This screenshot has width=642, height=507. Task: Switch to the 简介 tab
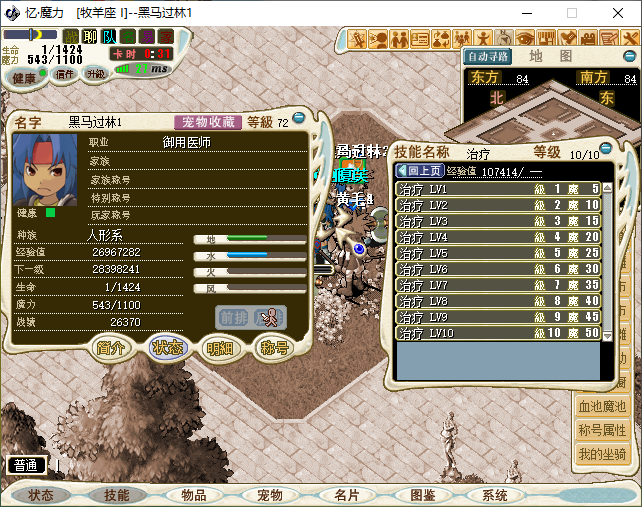coord(111,348)
